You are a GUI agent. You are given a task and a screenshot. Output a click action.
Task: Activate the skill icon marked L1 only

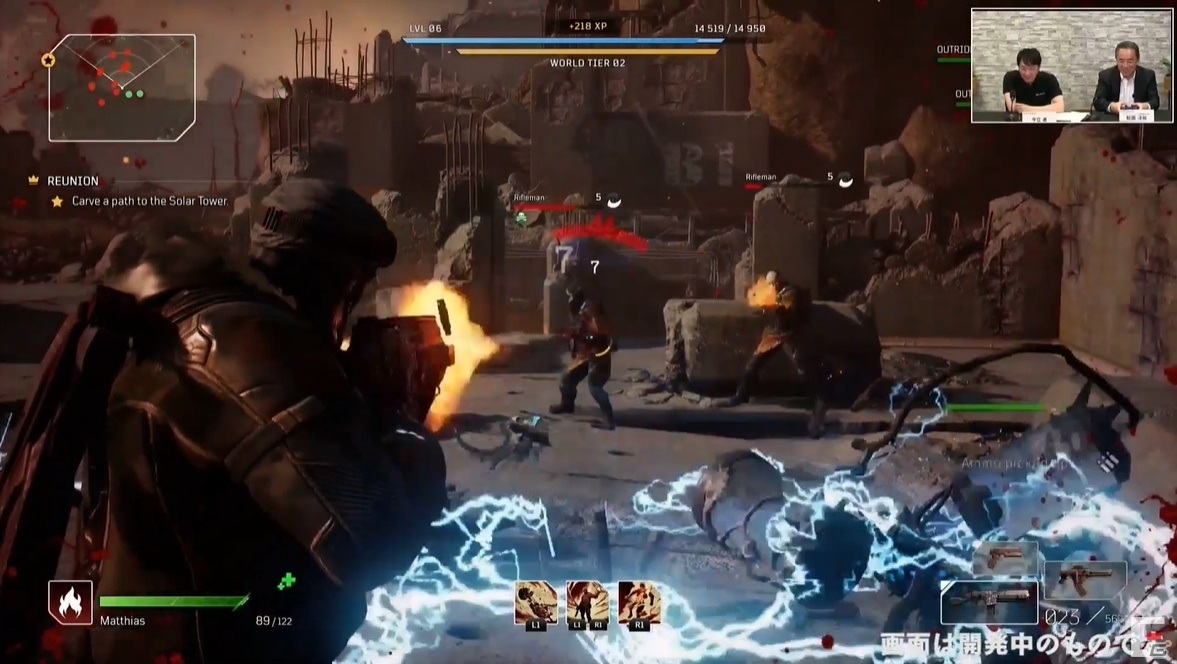click(536, 604)
